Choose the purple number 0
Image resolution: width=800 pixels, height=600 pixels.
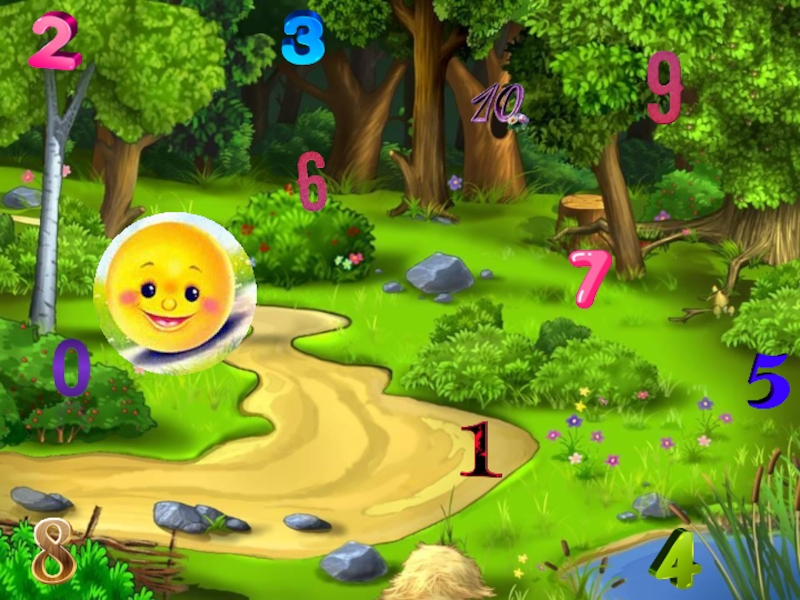(x=71, y=367)
